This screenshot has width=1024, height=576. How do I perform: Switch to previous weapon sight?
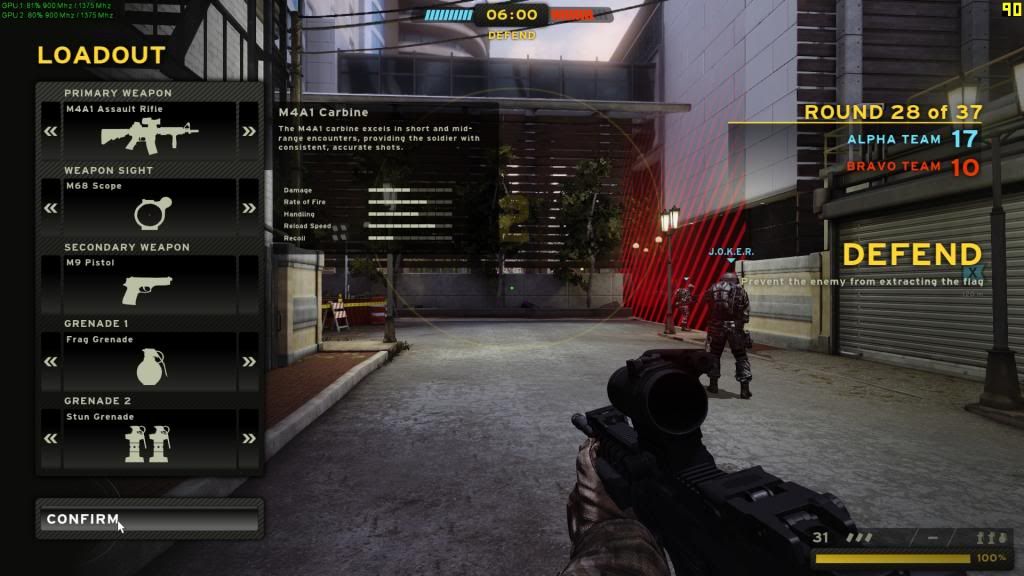coord(50,208)
